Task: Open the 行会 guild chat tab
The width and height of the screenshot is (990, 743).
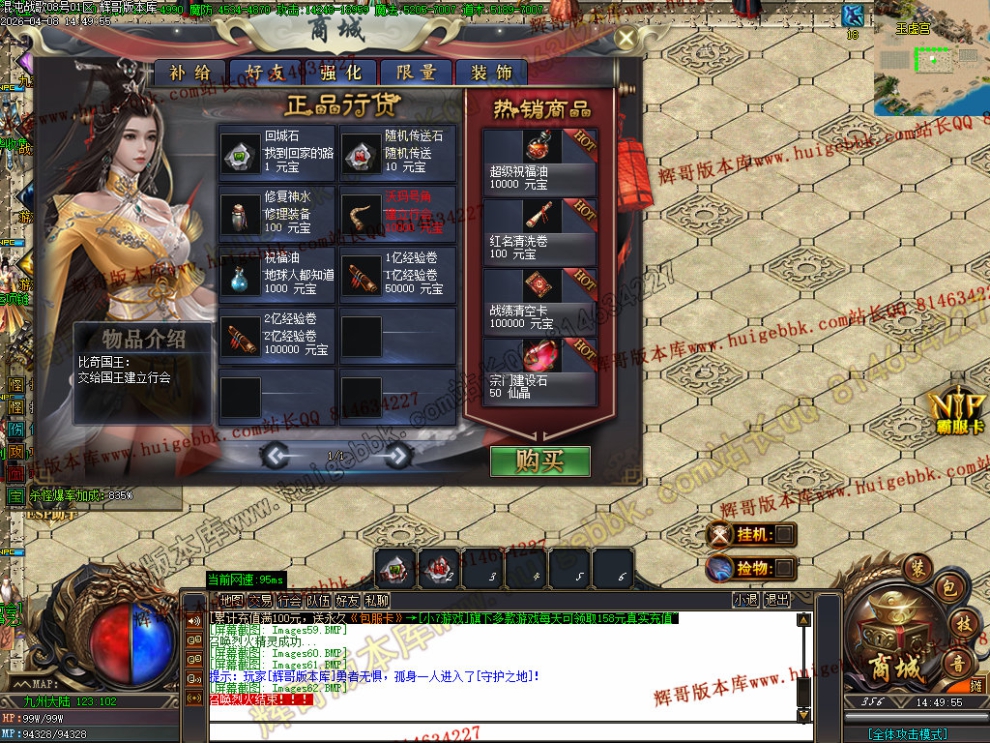Action: pos(290,600)
